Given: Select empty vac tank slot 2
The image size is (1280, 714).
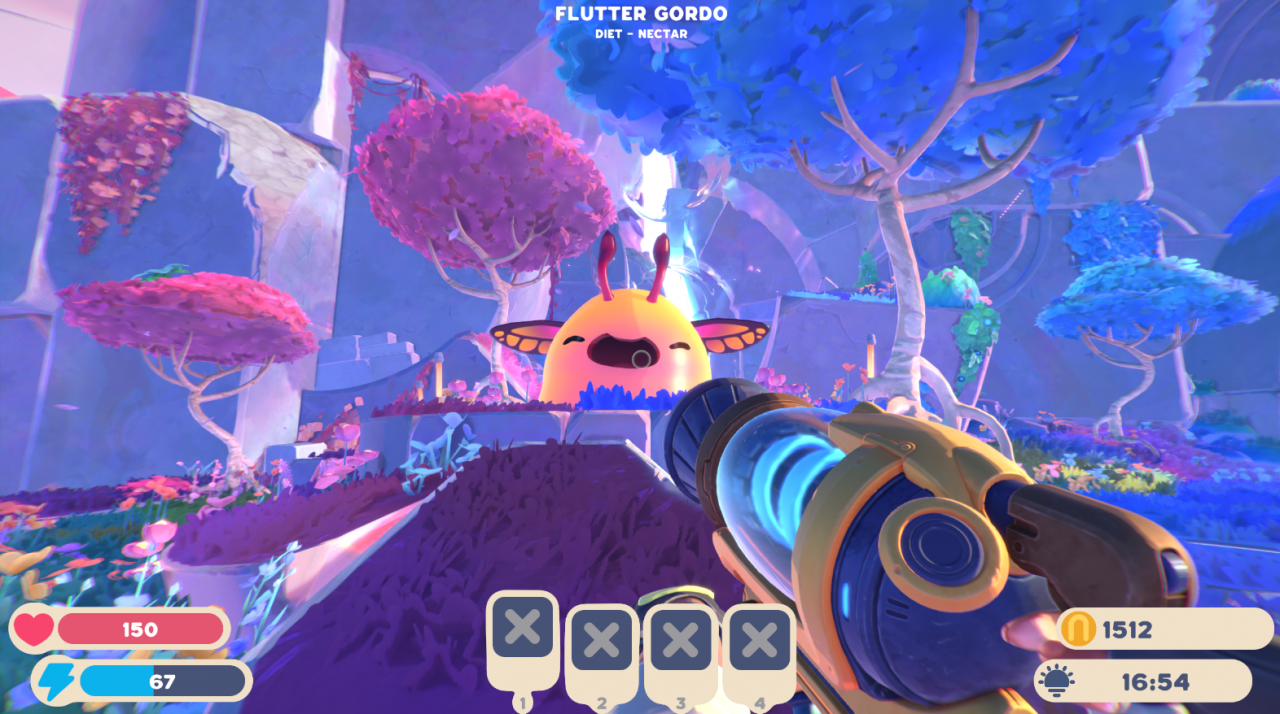Looking at the screenshot, I should coord(601,640).
